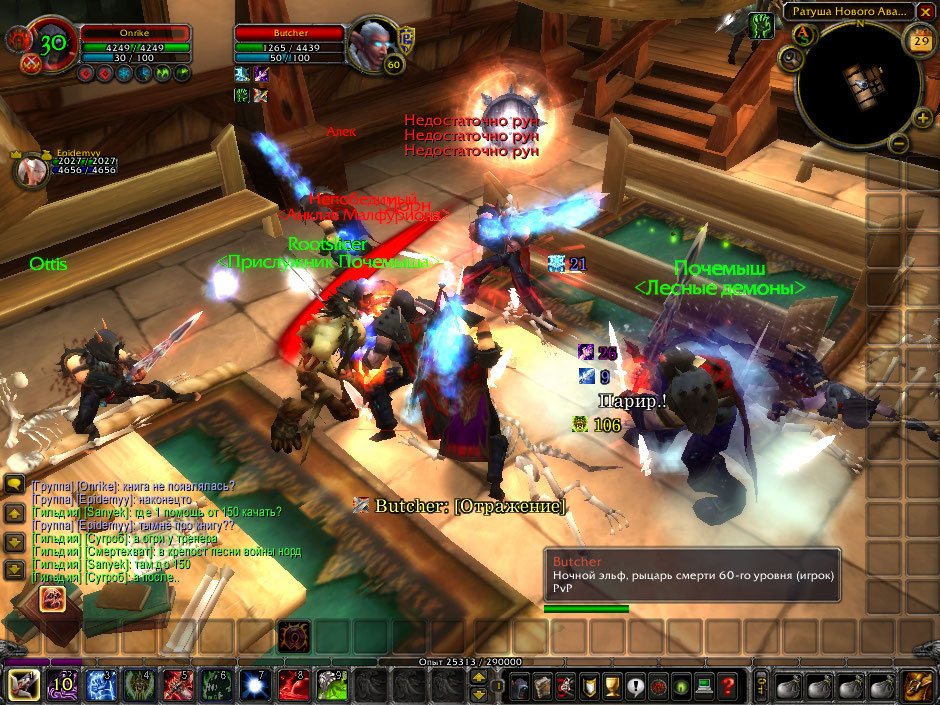Use the blue icy ability in slot 3
The height and width of the screenshot is (705, 940).
pos(100,687)
